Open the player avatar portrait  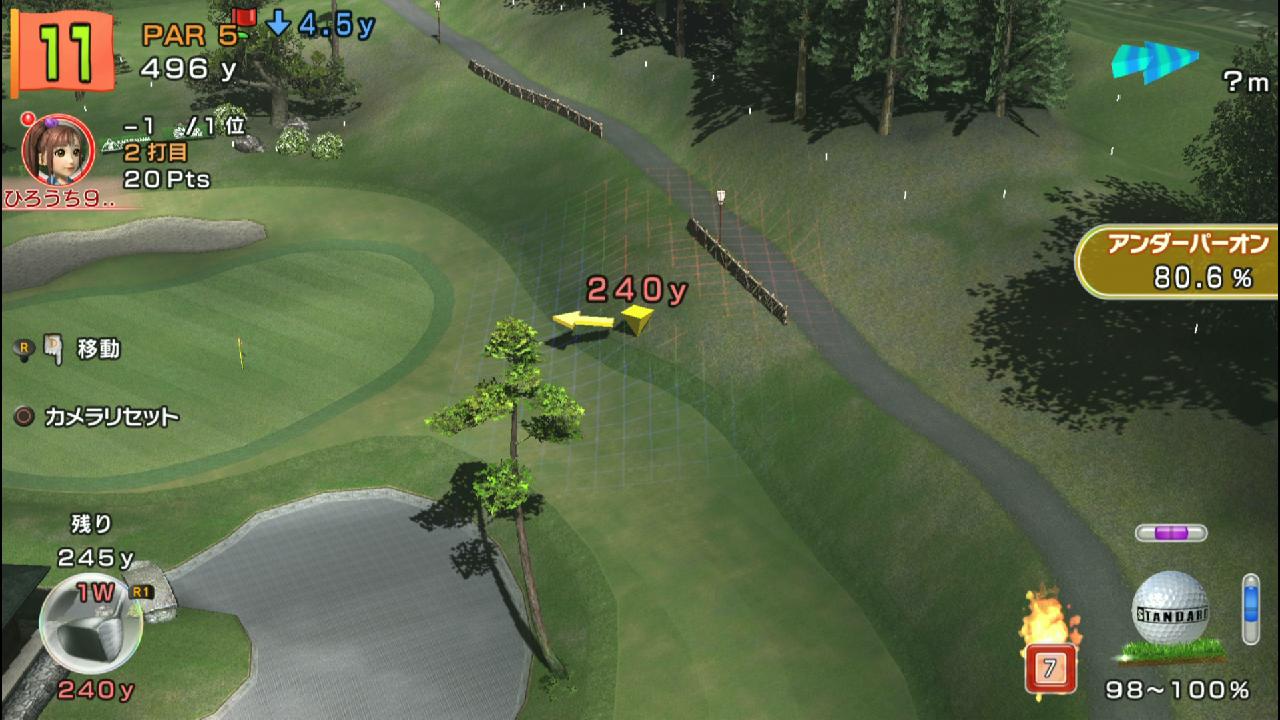(x=58, y=150)
